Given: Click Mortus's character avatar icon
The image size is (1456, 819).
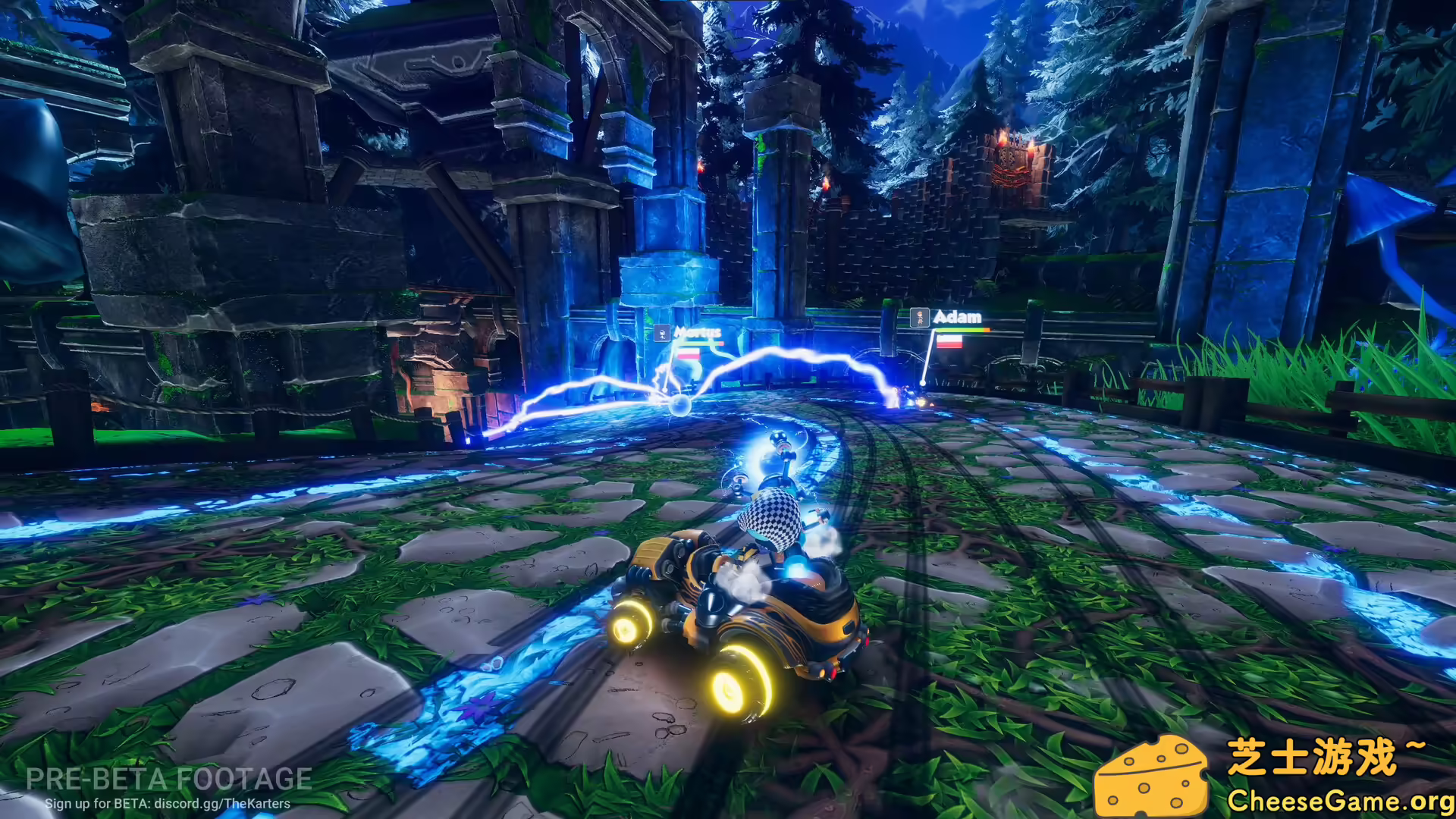Looking at the screenshot, I should pos(662,332).
